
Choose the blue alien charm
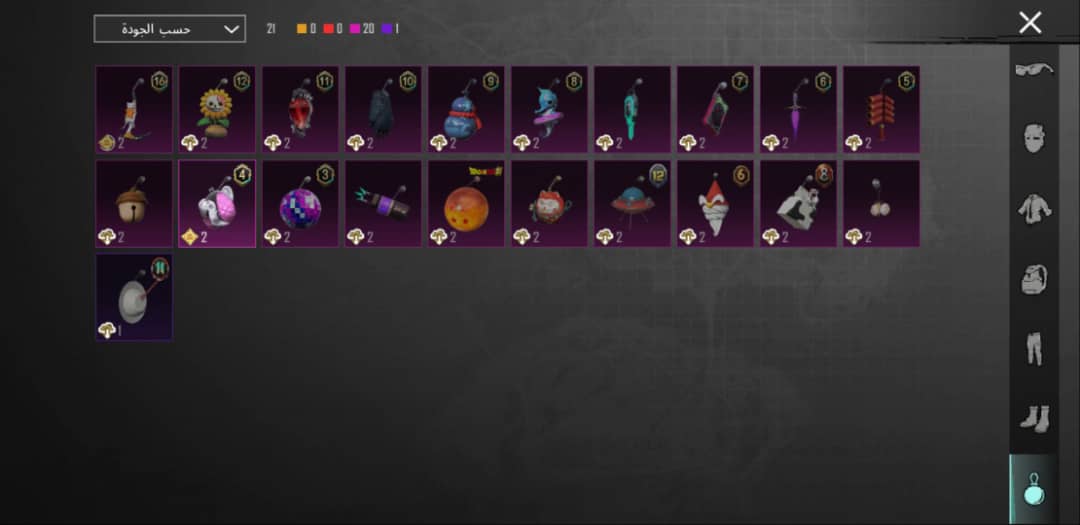pos(549,110)
